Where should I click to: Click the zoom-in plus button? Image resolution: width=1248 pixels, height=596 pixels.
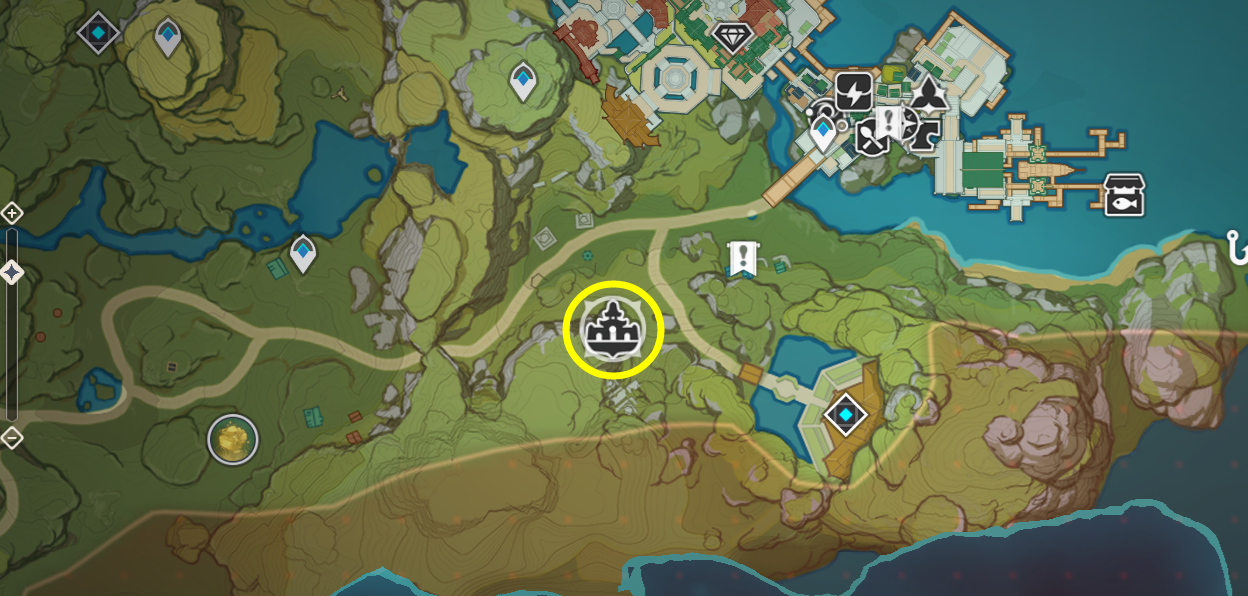click(x=12, y=213)
